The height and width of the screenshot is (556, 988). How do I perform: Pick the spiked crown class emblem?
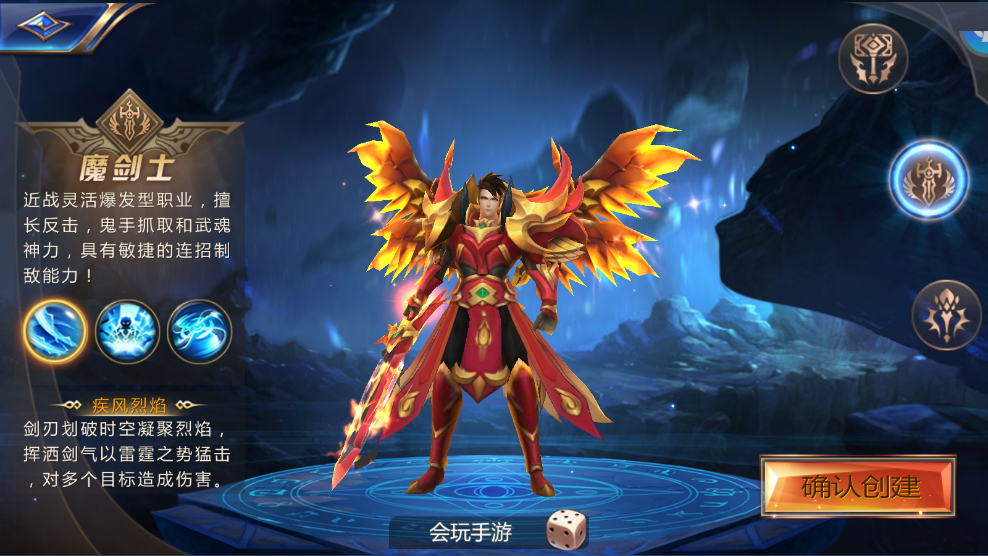tap(946, 314)
